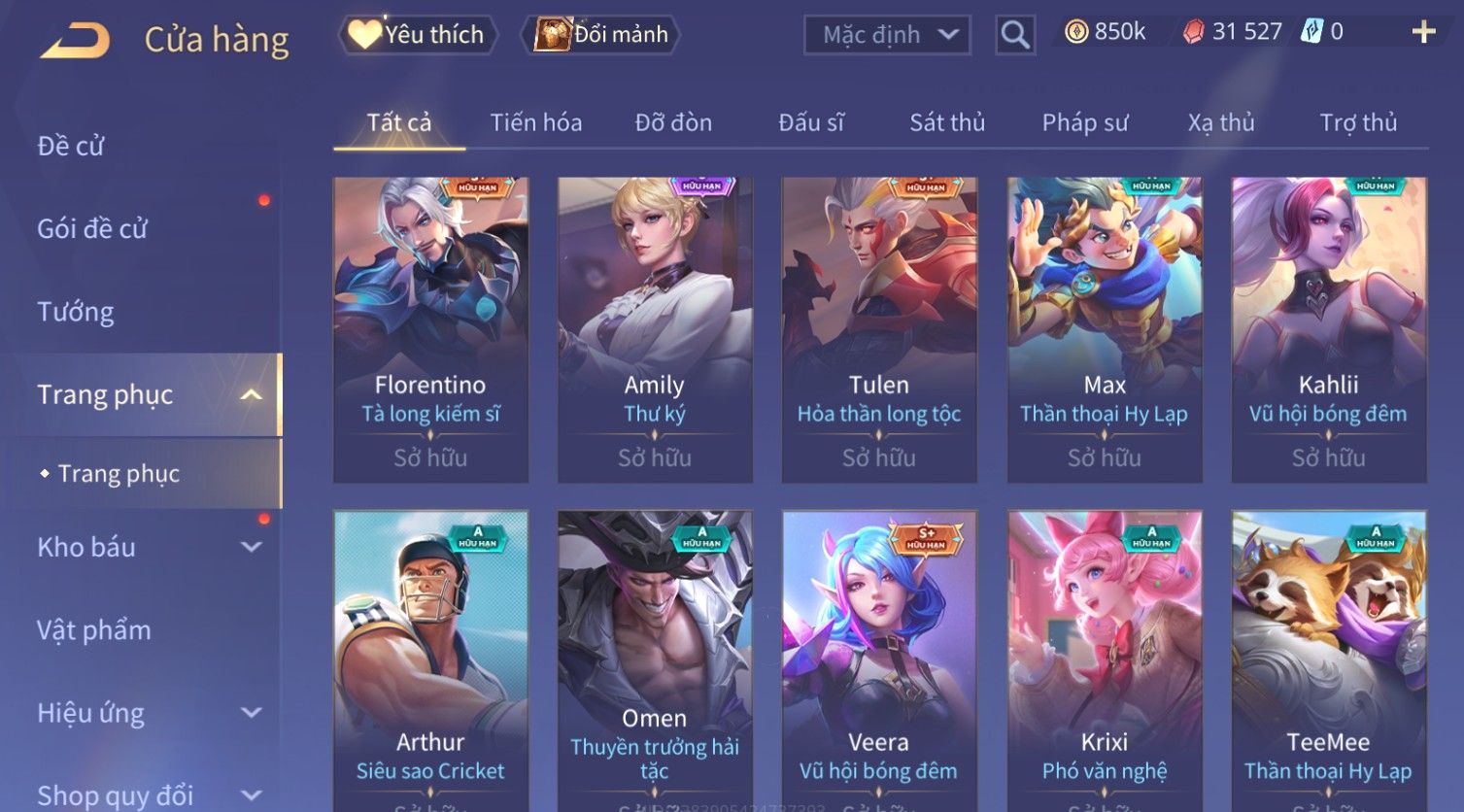The height and width of the screenshot is (812, 1464).
Task: Open the Trợ thủ tab
Action: pyautogui.click(x=1358, y=122)
